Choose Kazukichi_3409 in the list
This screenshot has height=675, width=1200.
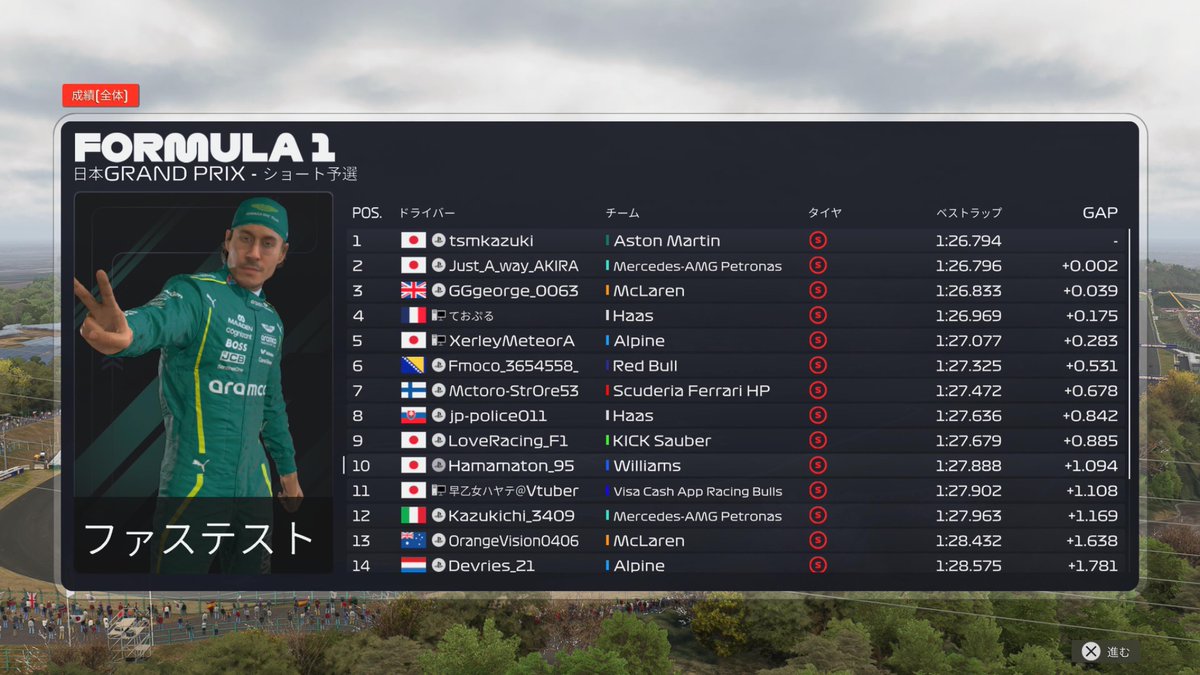point(736,516)
